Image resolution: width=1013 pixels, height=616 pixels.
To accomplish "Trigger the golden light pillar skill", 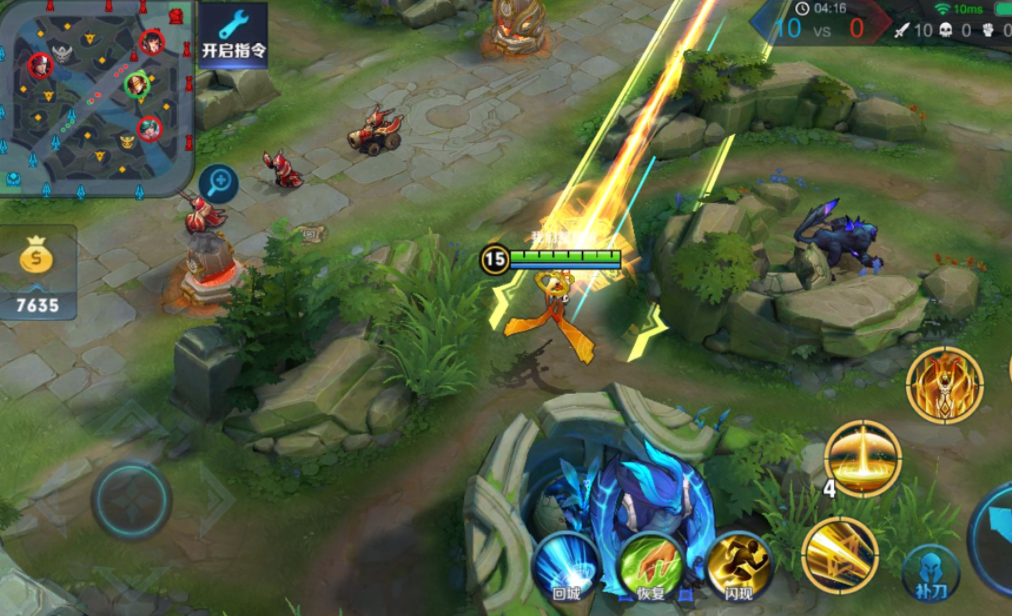I will [x=862, y=458].
